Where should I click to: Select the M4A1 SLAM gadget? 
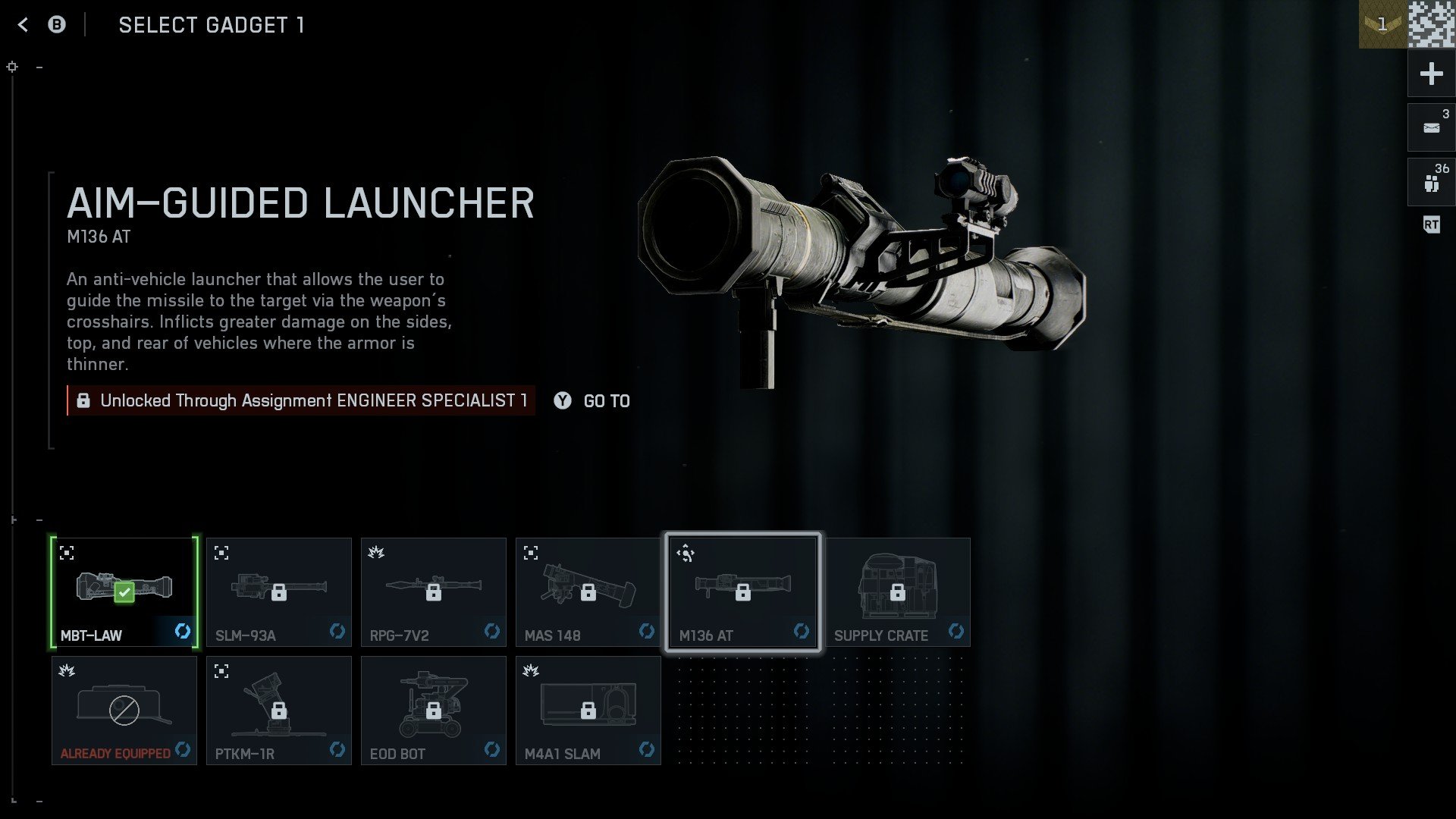click(588, 709)
